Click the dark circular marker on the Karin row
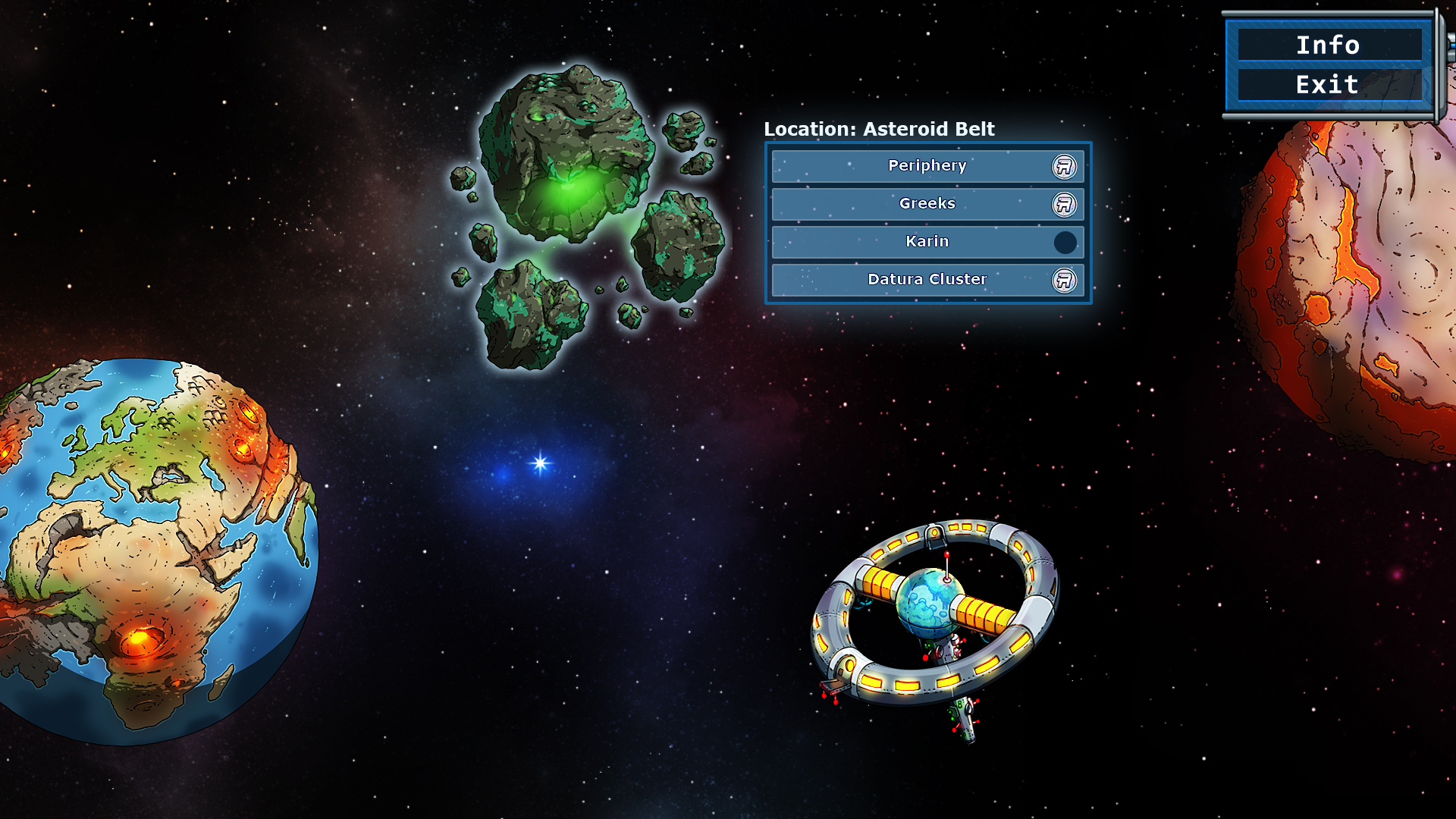The image size is (1456, 819). click(1065, 242)
